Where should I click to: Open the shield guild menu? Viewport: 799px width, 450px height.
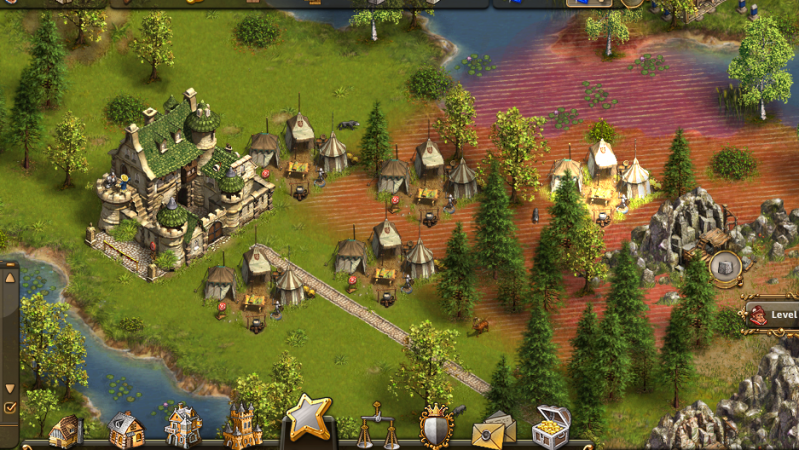point(436,426)
